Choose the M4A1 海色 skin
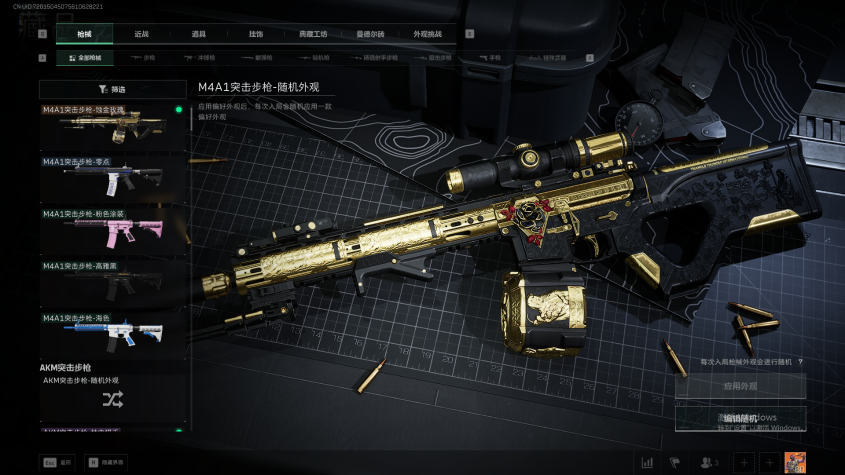Screen dimensions: 845x475 (x=113, y=334)
